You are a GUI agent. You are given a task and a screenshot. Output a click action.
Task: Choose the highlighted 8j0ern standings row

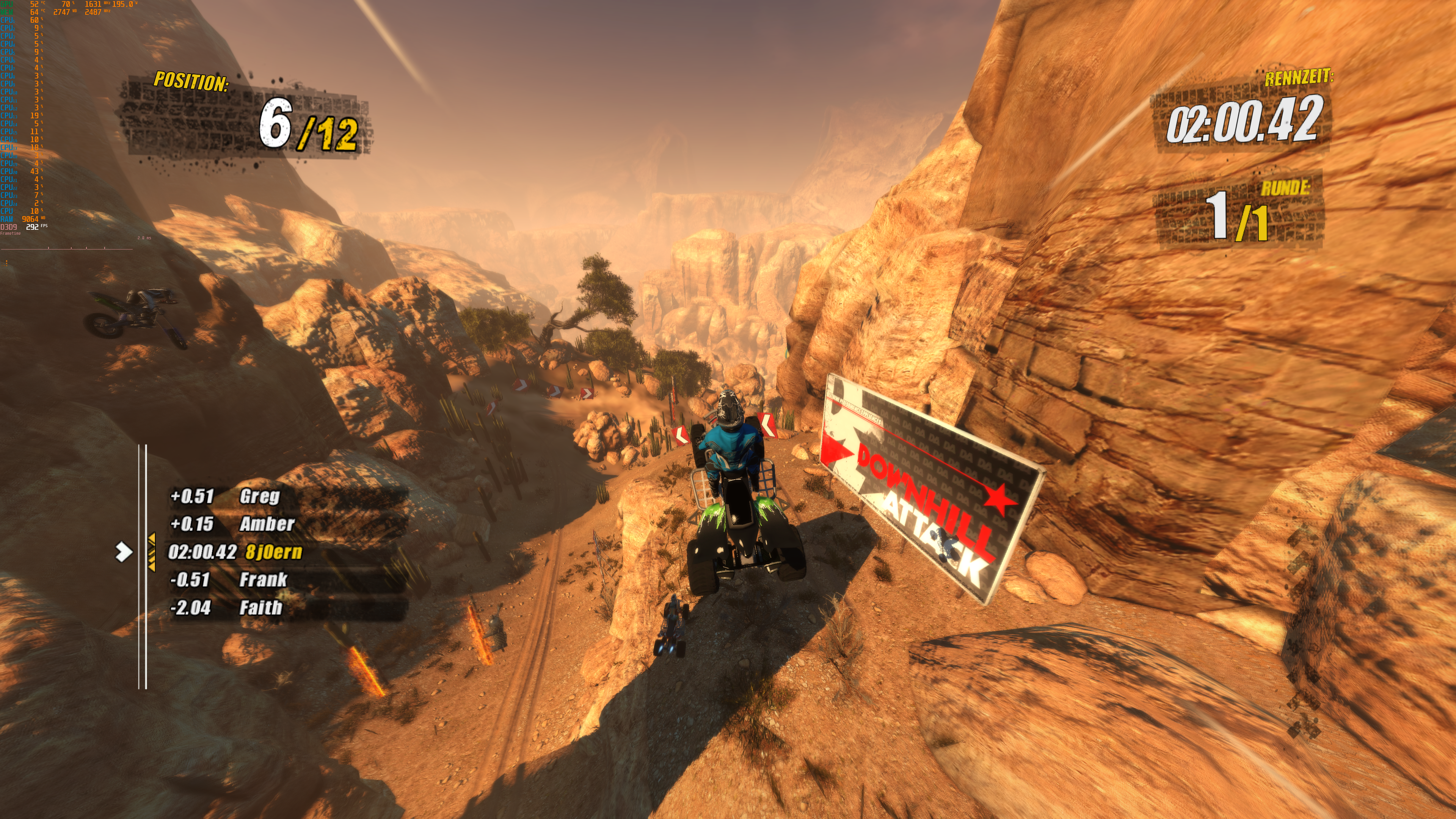click(273, 552)
